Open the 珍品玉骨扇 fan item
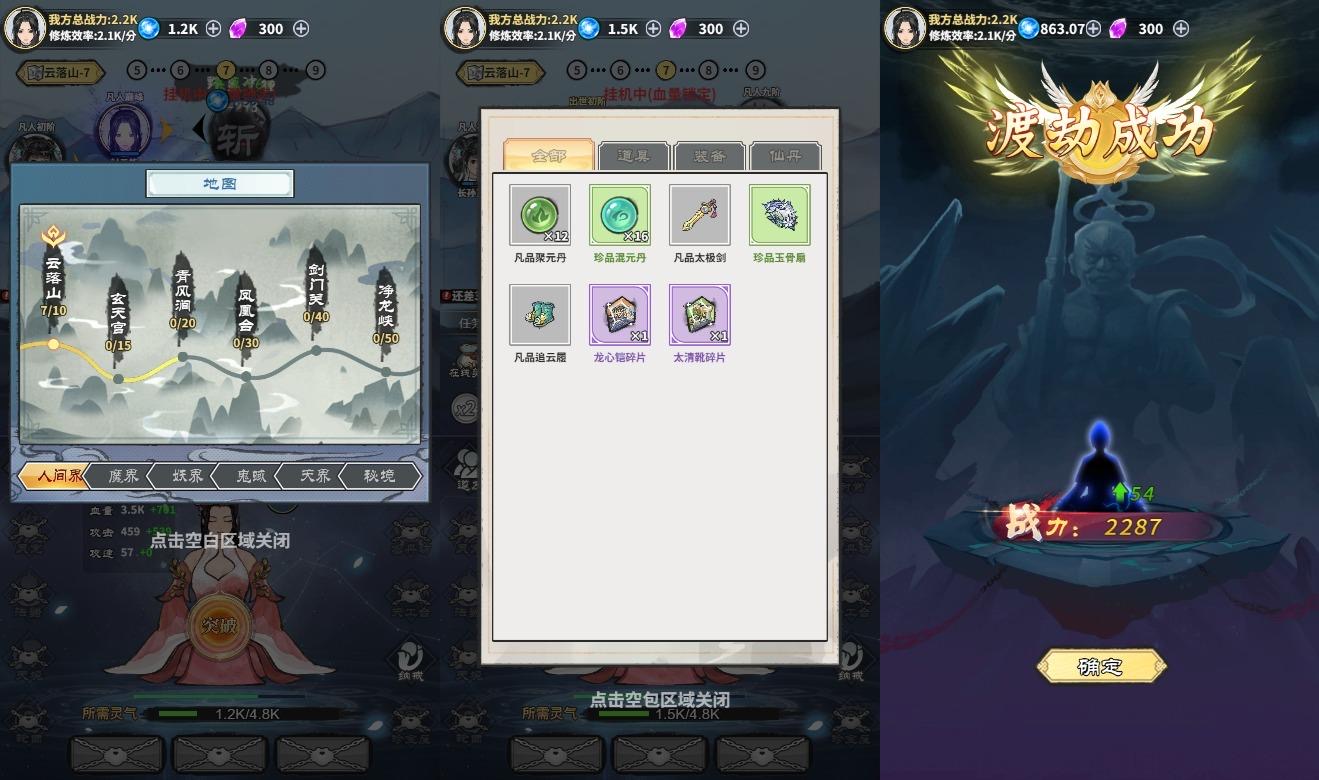Screen dimensions: 1319x780 coord(779,213)
